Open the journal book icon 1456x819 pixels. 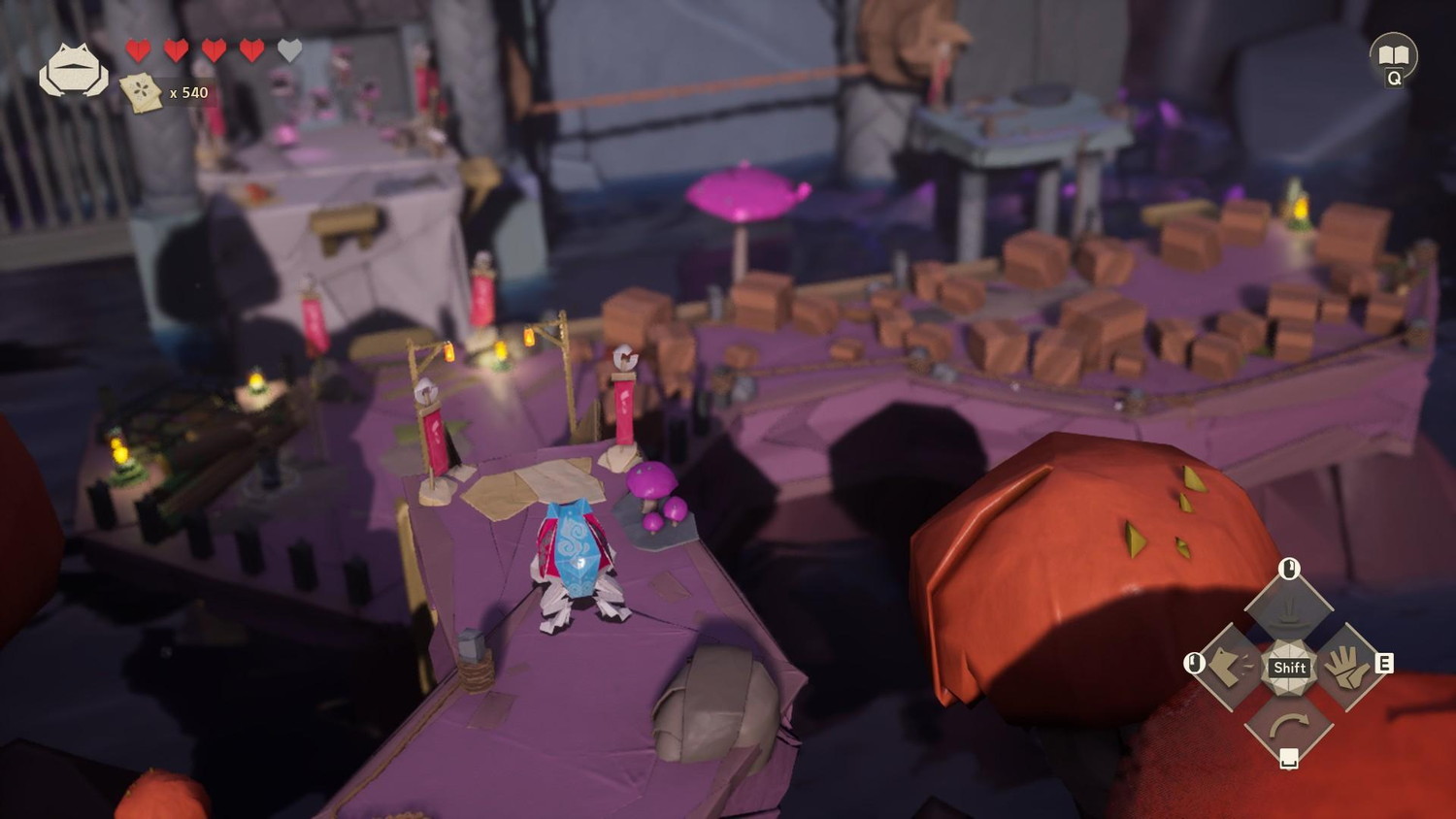pyautogui.click(x=1393, y=54)
